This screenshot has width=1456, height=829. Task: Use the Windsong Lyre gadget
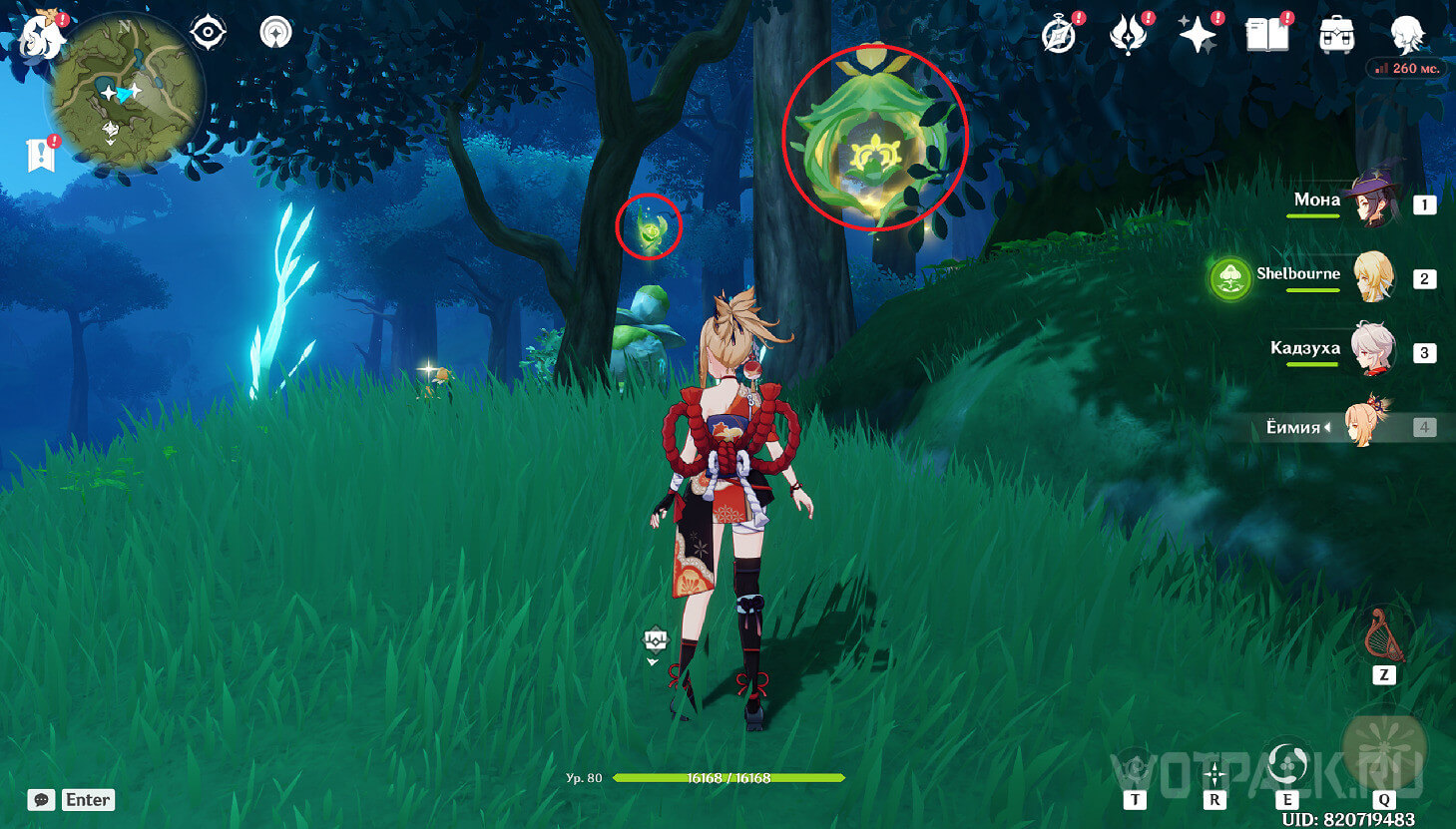click(1384, 635)
